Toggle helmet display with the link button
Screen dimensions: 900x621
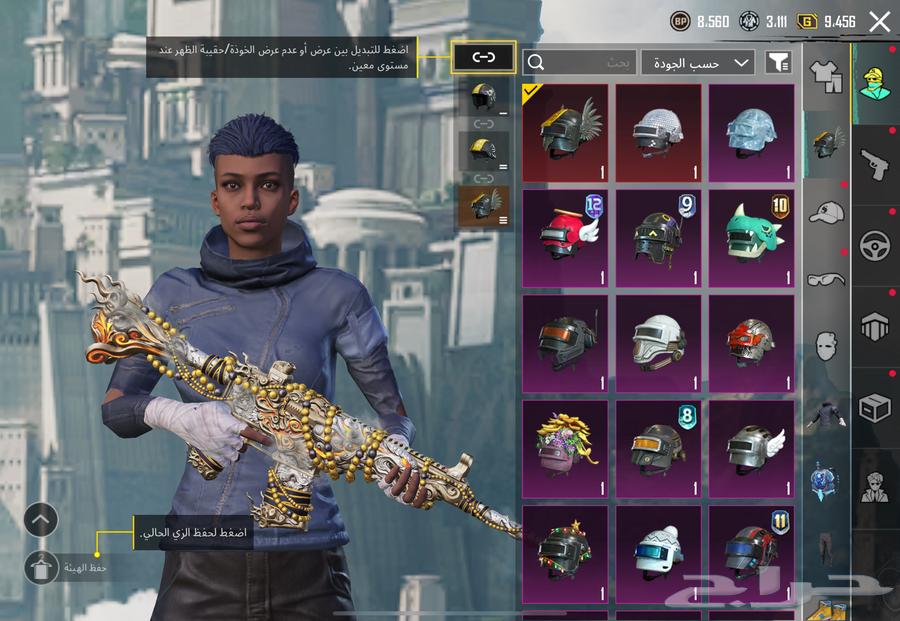[484, 57]
